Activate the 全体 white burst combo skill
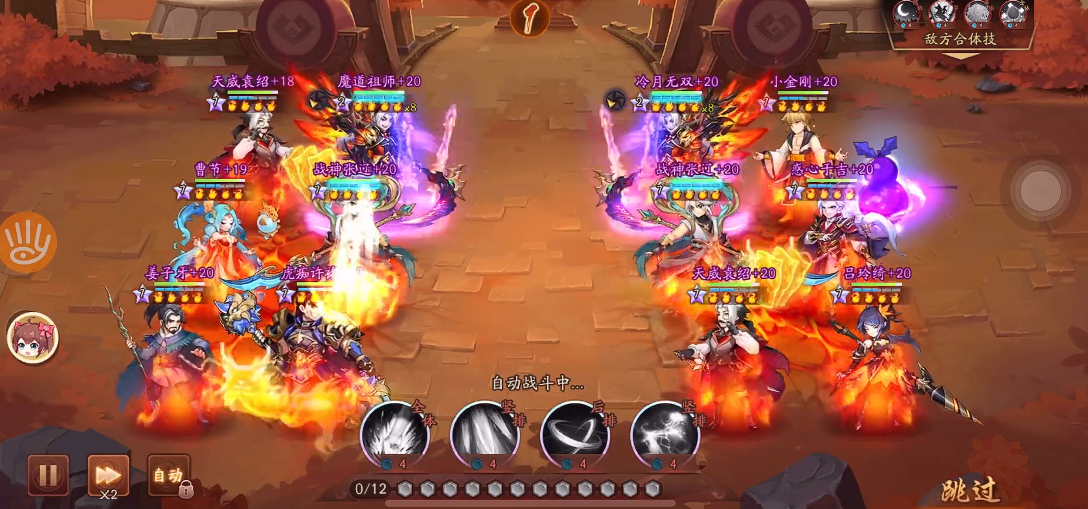The height and width of the screenshot is (509, 1088). (394, 435)
